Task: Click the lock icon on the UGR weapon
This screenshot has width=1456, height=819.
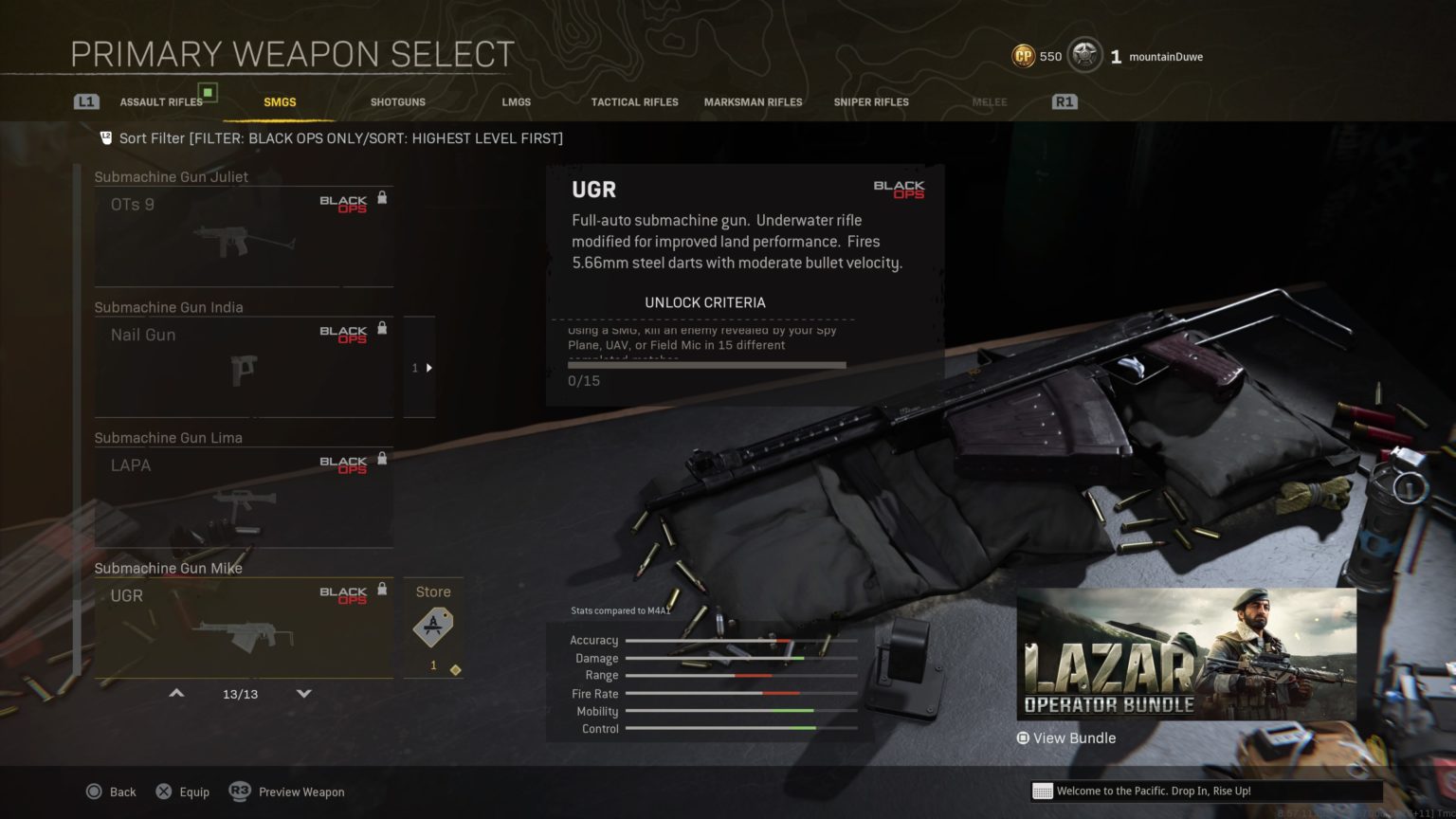Action: [383, 588]
